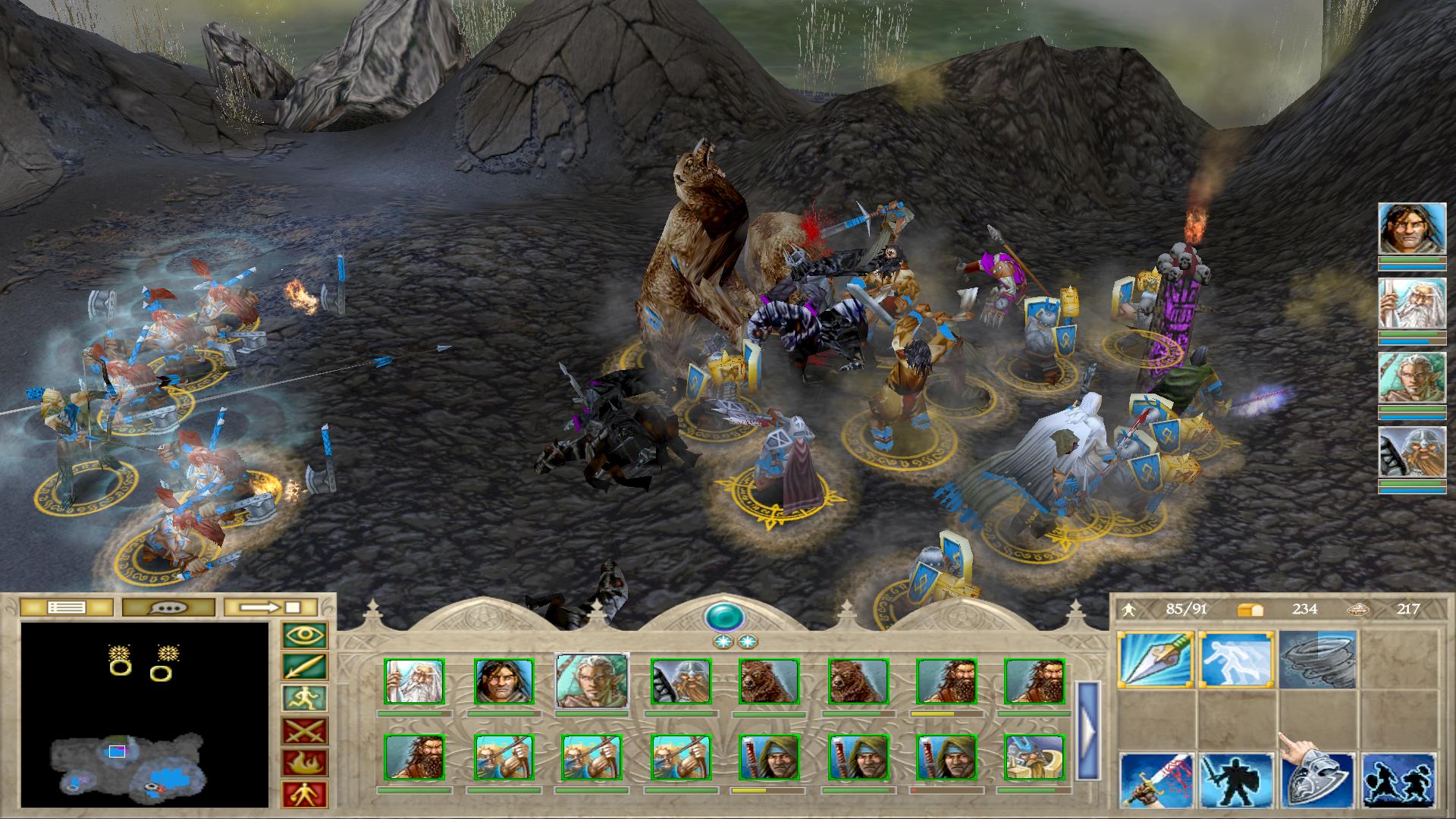Cast the tornado whirlwind ability
The height and width of the screenshot is (819, 1456).
pos(1317,660)
